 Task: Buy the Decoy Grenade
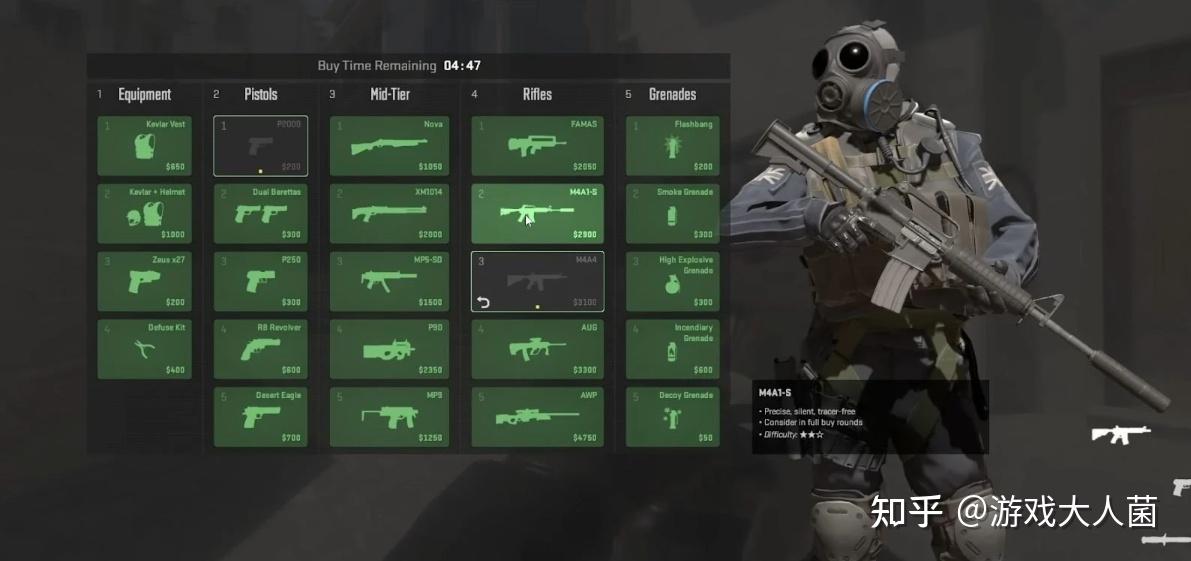pyautogui.click(x=672, y=417)
